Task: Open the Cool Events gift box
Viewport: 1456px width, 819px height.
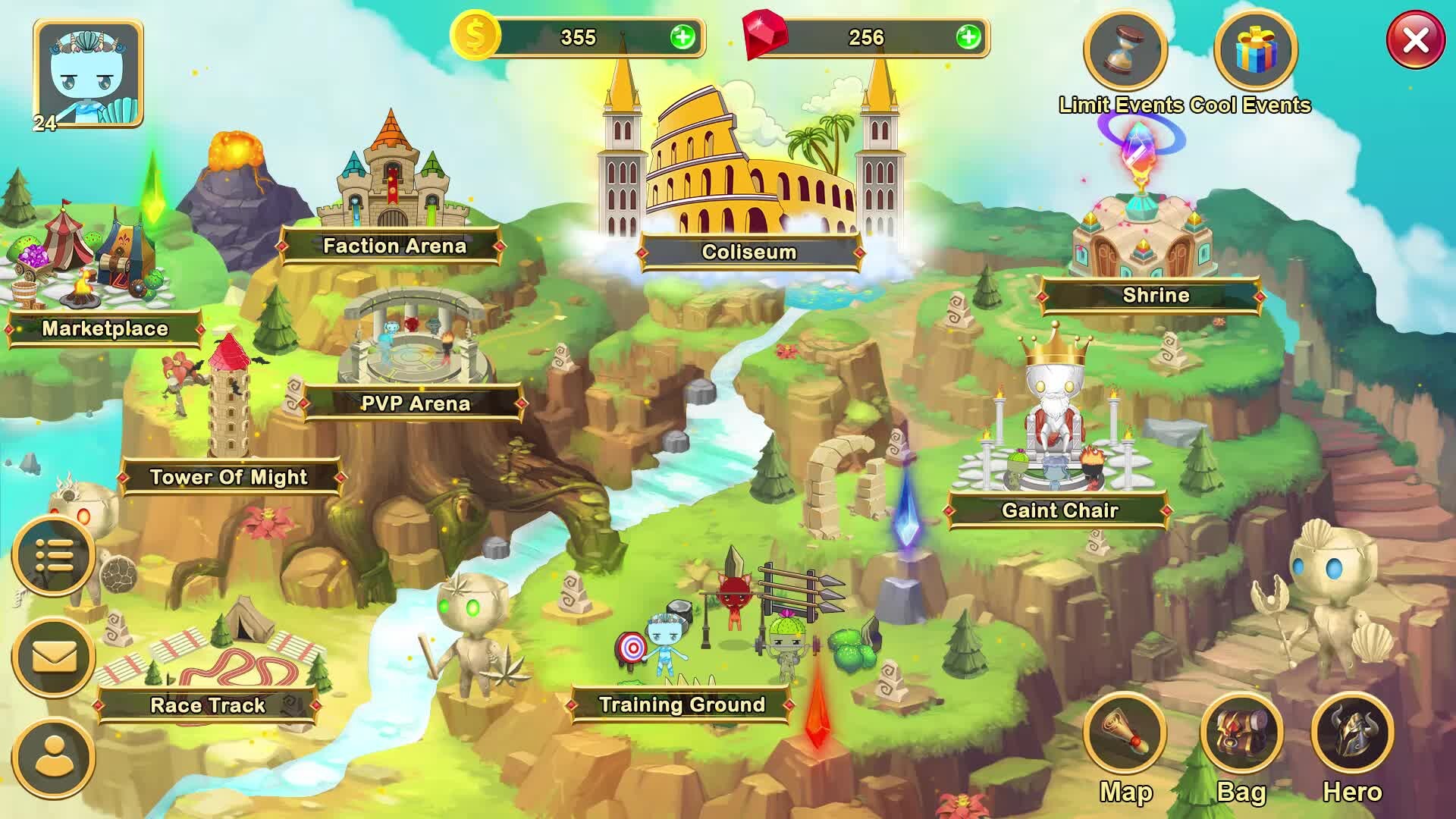Action: (x=1256, y=52)
